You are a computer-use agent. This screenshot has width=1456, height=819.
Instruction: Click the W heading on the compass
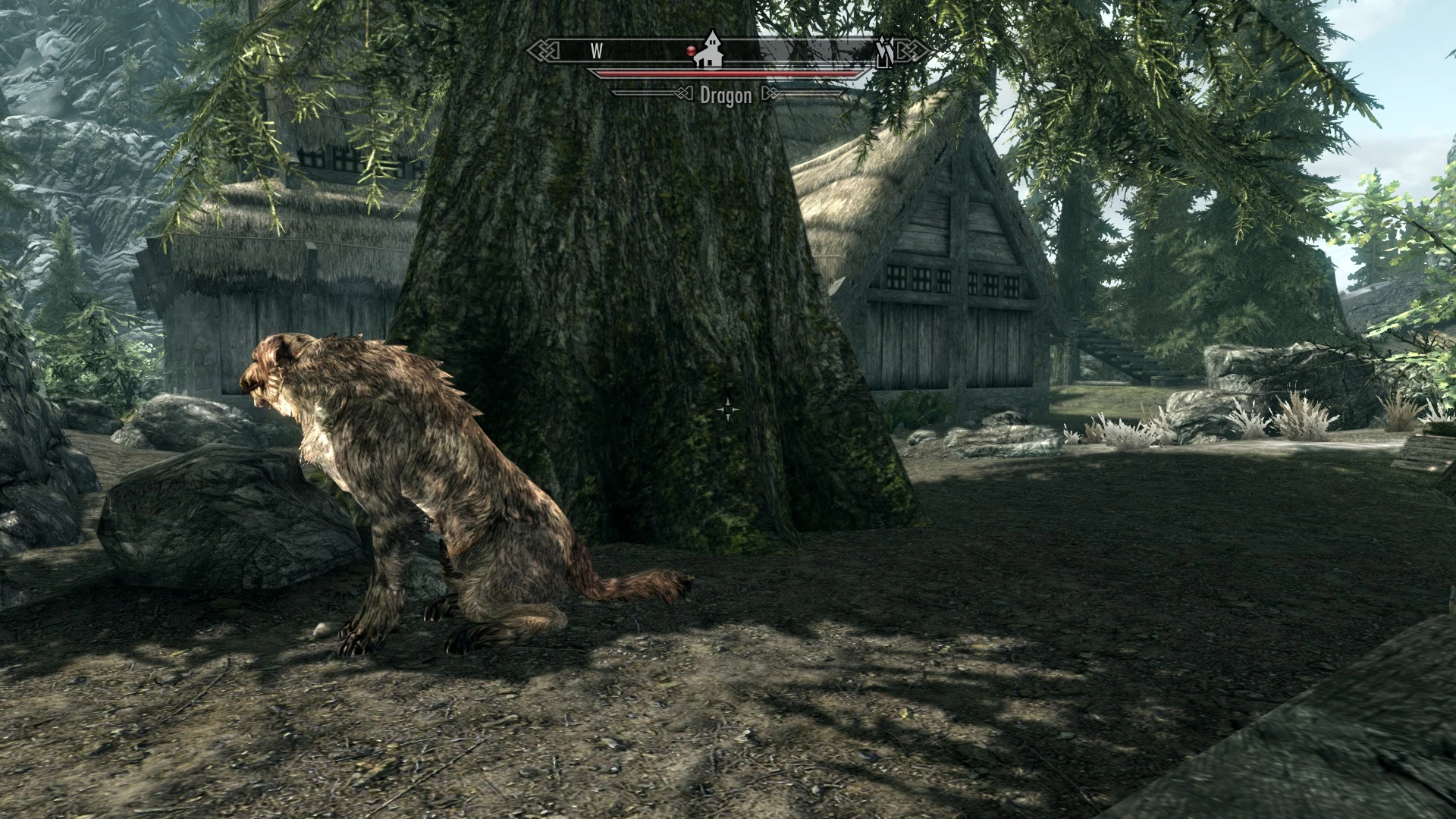click(x=597, y=51)
